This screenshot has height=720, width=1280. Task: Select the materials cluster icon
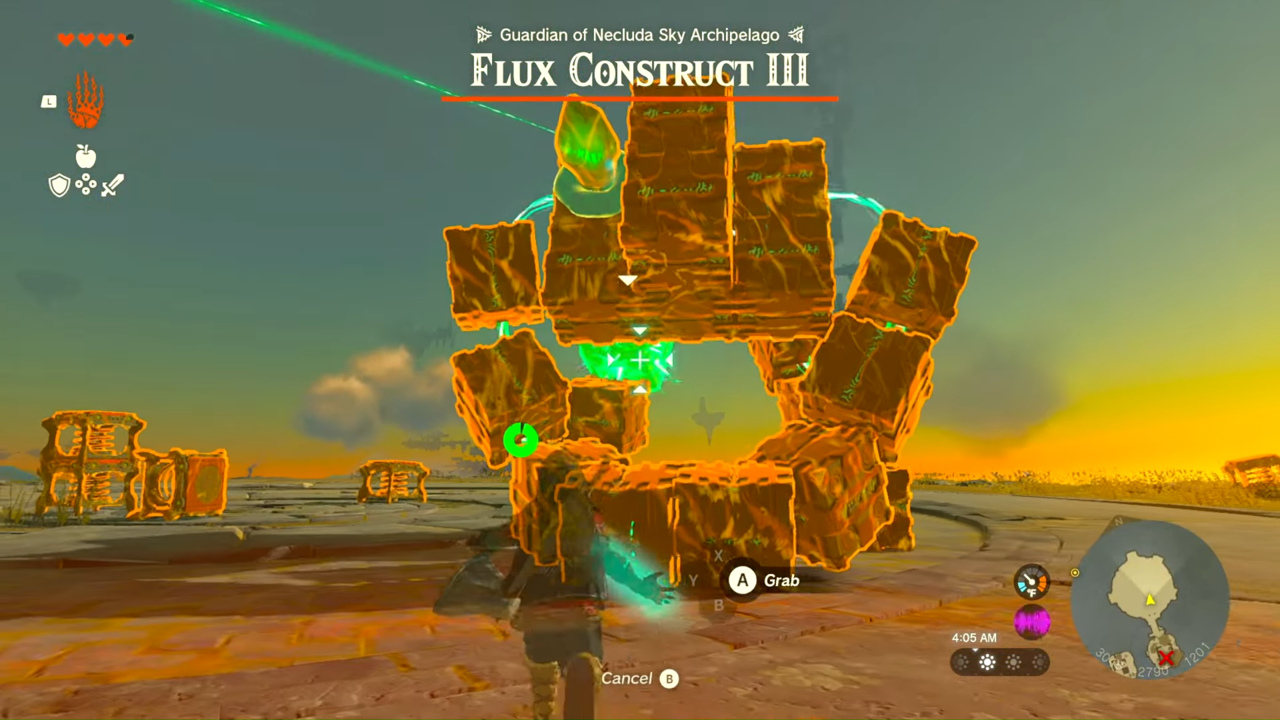point(85,186)
